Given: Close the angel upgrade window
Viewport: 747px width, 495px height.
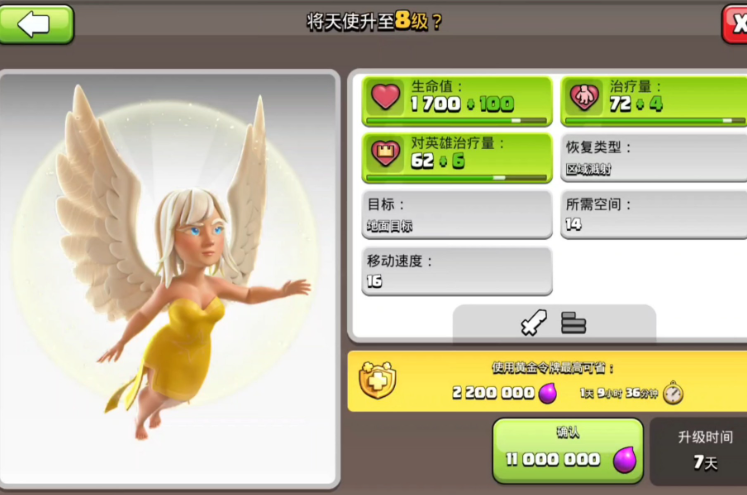Looking at the screenshot, I should [735, 23].
